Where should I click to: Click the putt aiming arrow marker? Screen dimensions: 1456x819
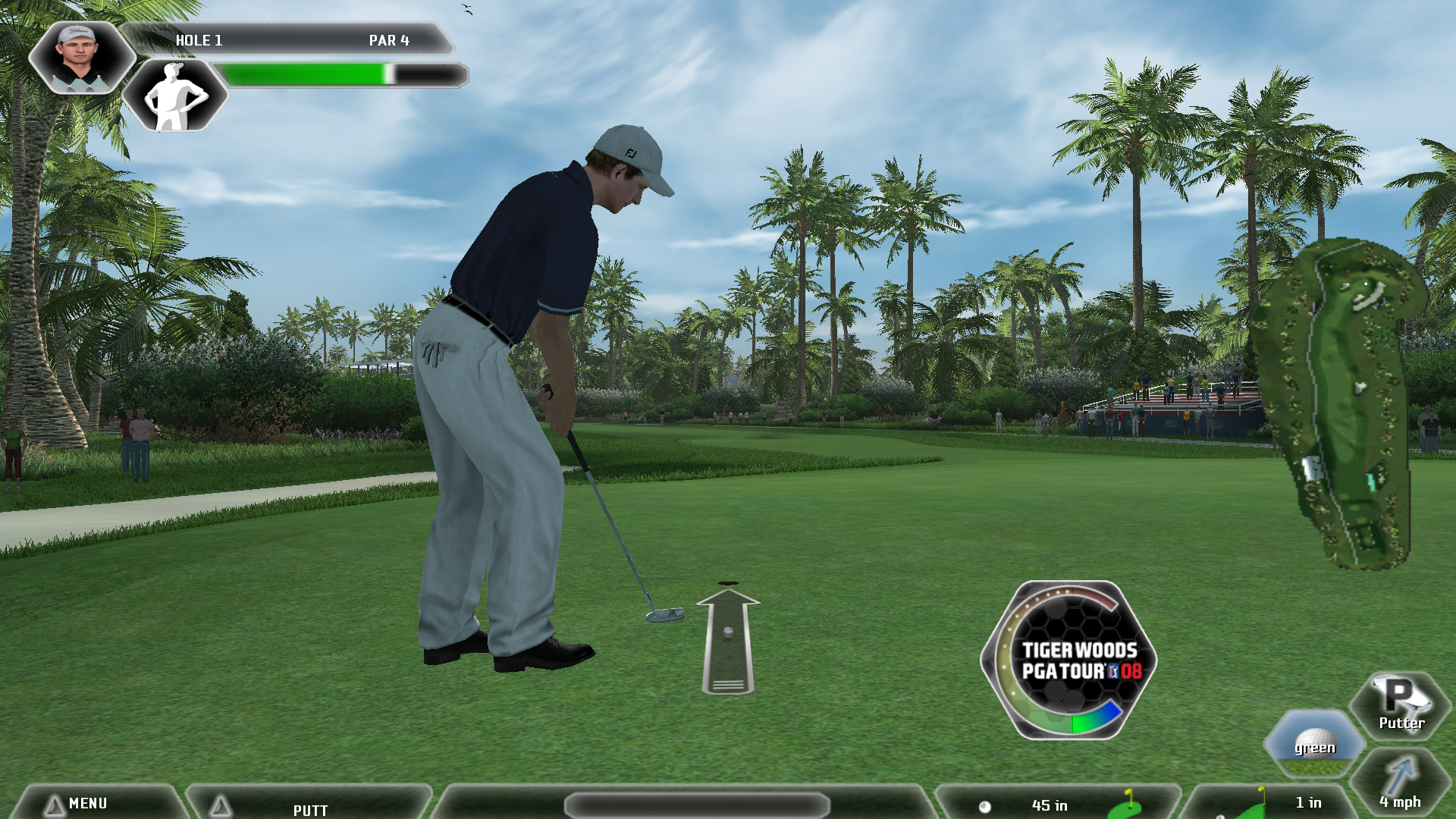point(728,642)
